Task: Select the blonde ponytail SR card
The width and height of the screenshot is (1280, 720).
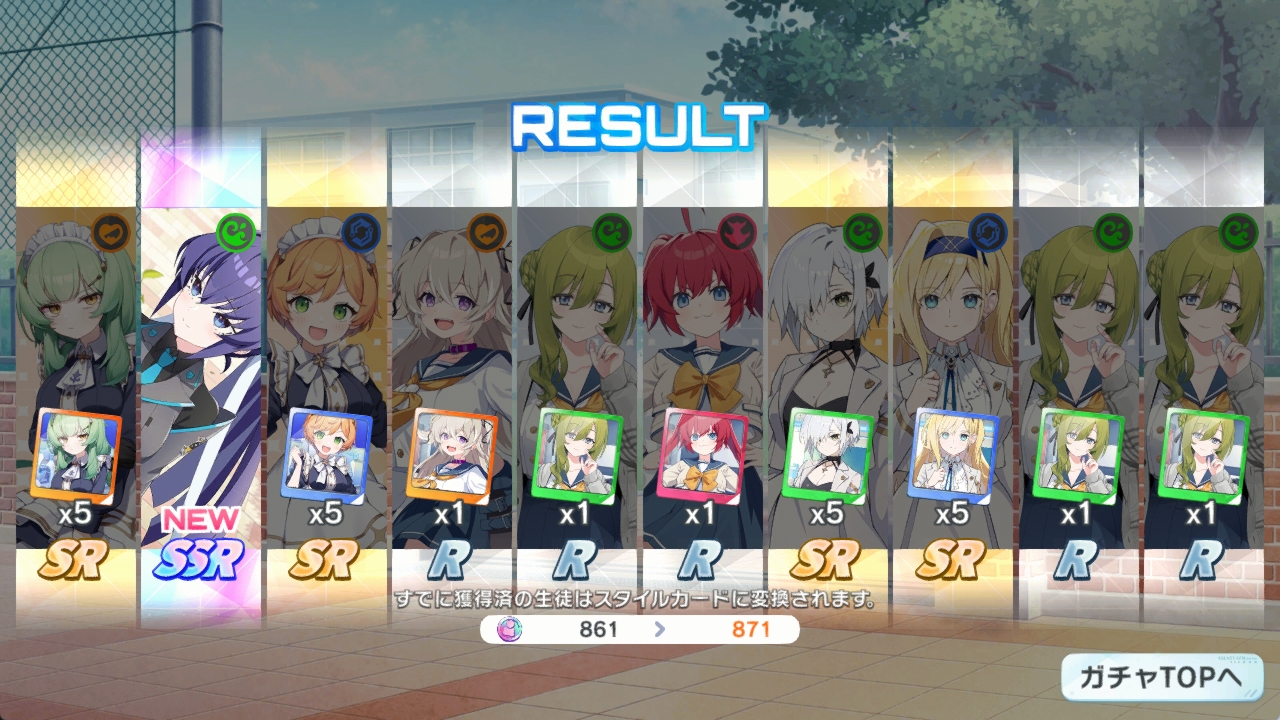Action: 952,380
